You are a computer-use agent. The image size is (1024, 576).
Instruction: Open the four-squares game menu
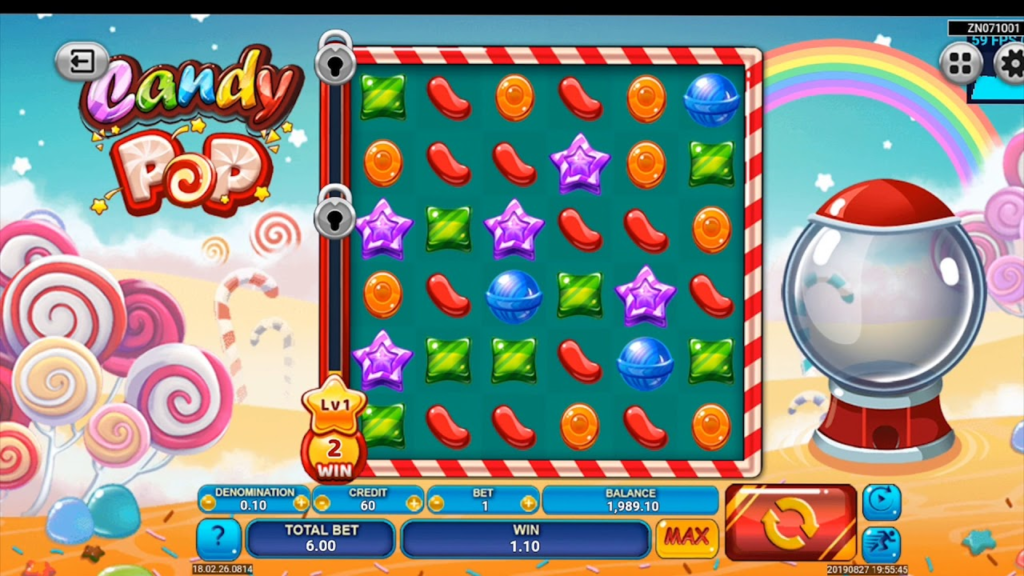tap(961, 64)
